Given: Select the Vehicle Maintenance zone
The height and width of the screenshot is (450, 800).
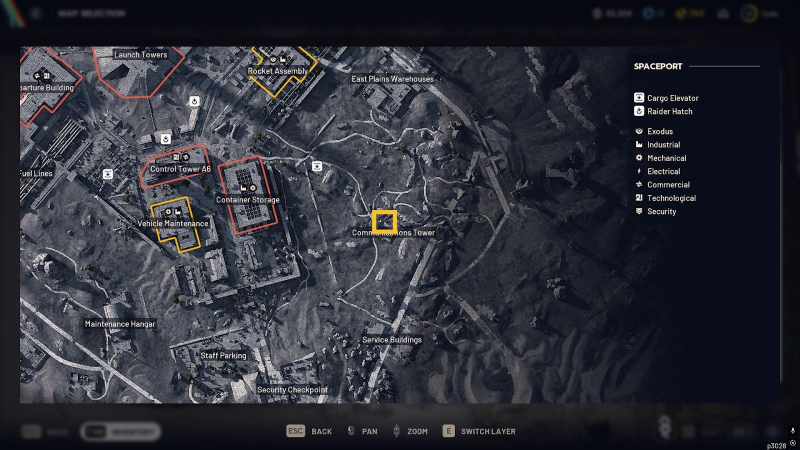Looking at the screenshot, I should pos(173,220).
